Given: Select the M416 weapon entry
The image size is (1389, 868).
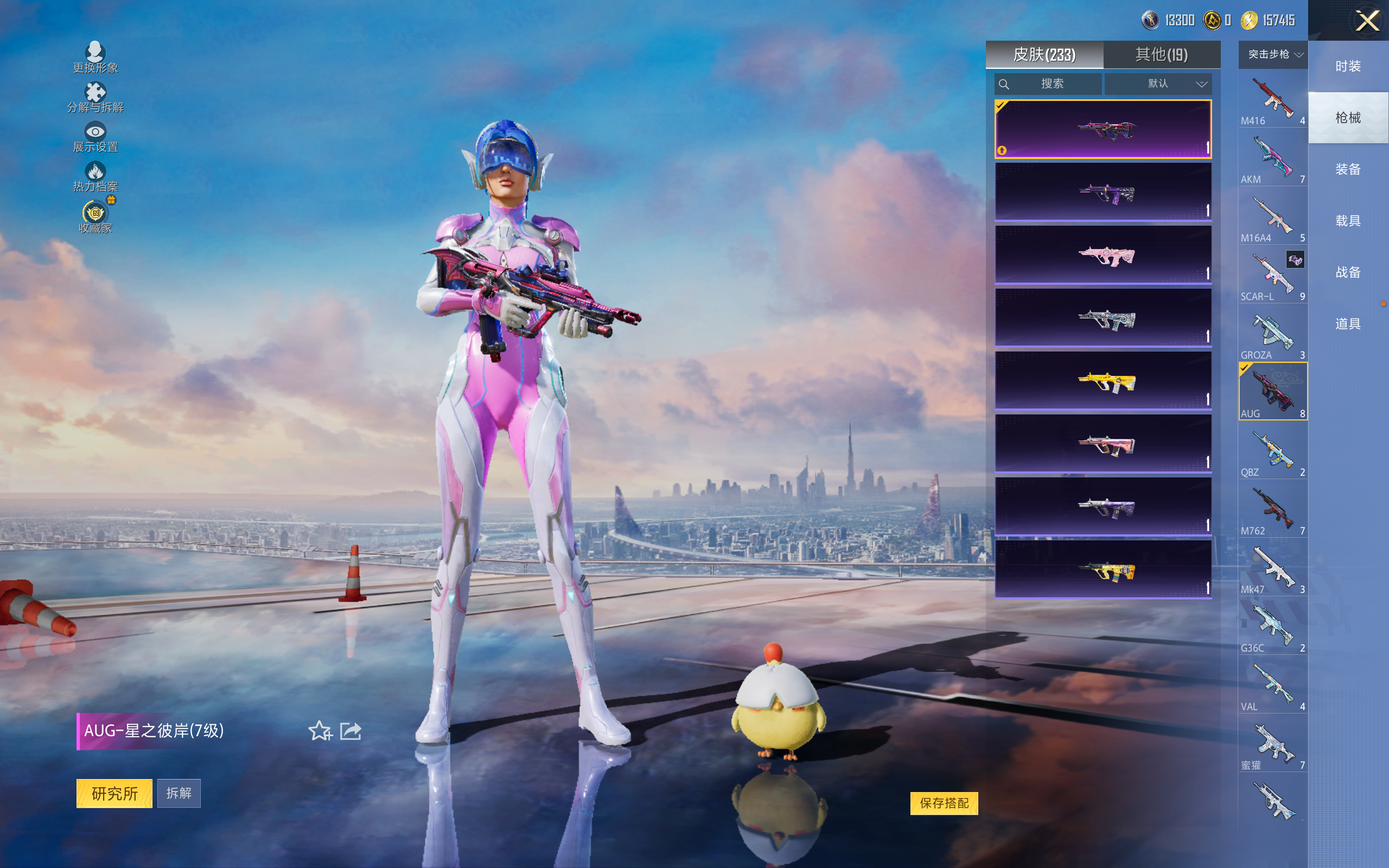Looking at the screenshot, I should tap(1272, 100).
